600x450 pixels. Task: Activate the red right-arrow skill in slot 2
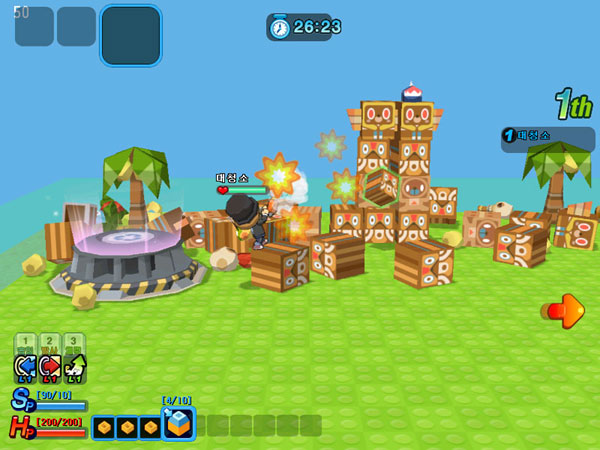point(50,368)
